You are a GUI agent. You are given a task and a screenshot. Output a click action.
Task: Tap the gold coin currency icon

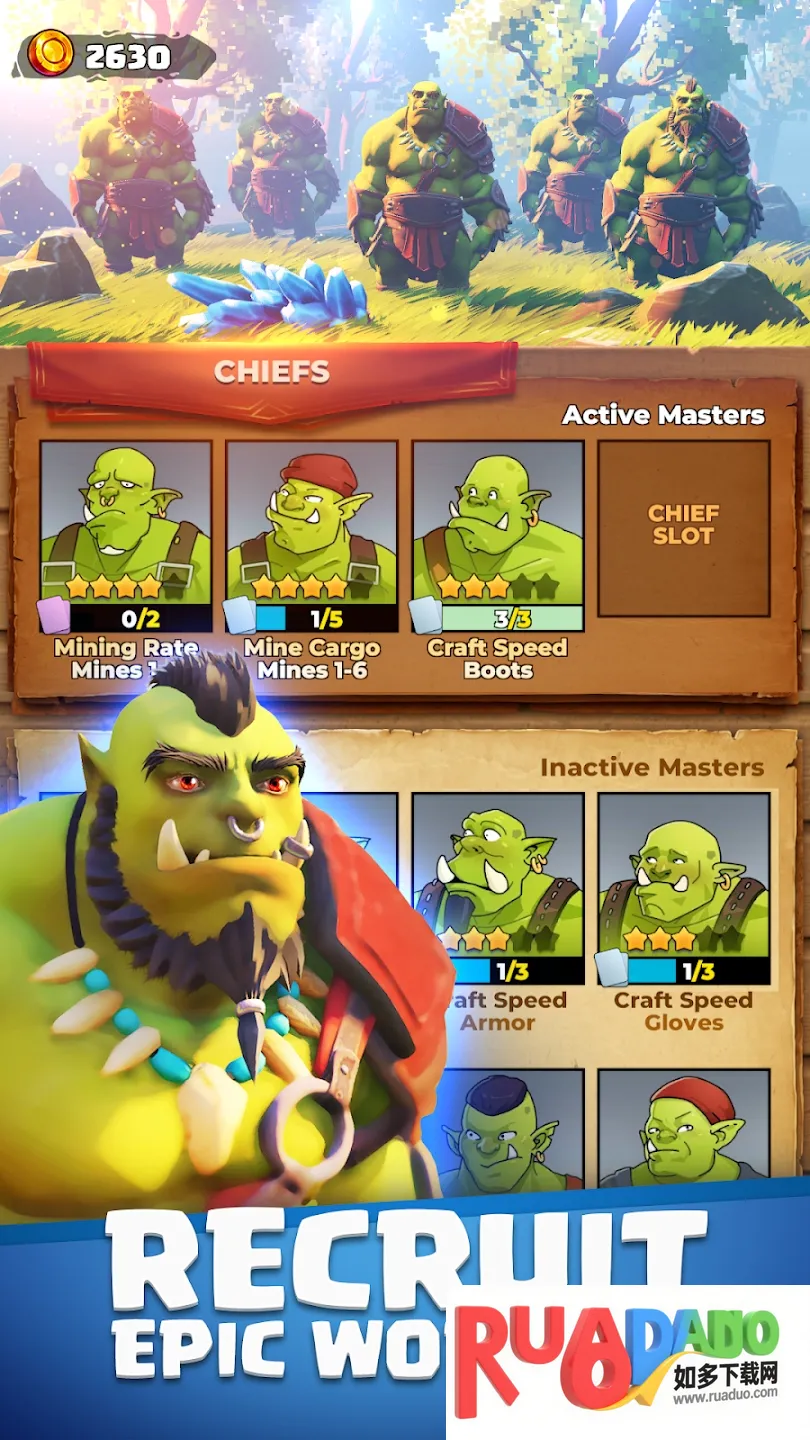pos(50,54)
